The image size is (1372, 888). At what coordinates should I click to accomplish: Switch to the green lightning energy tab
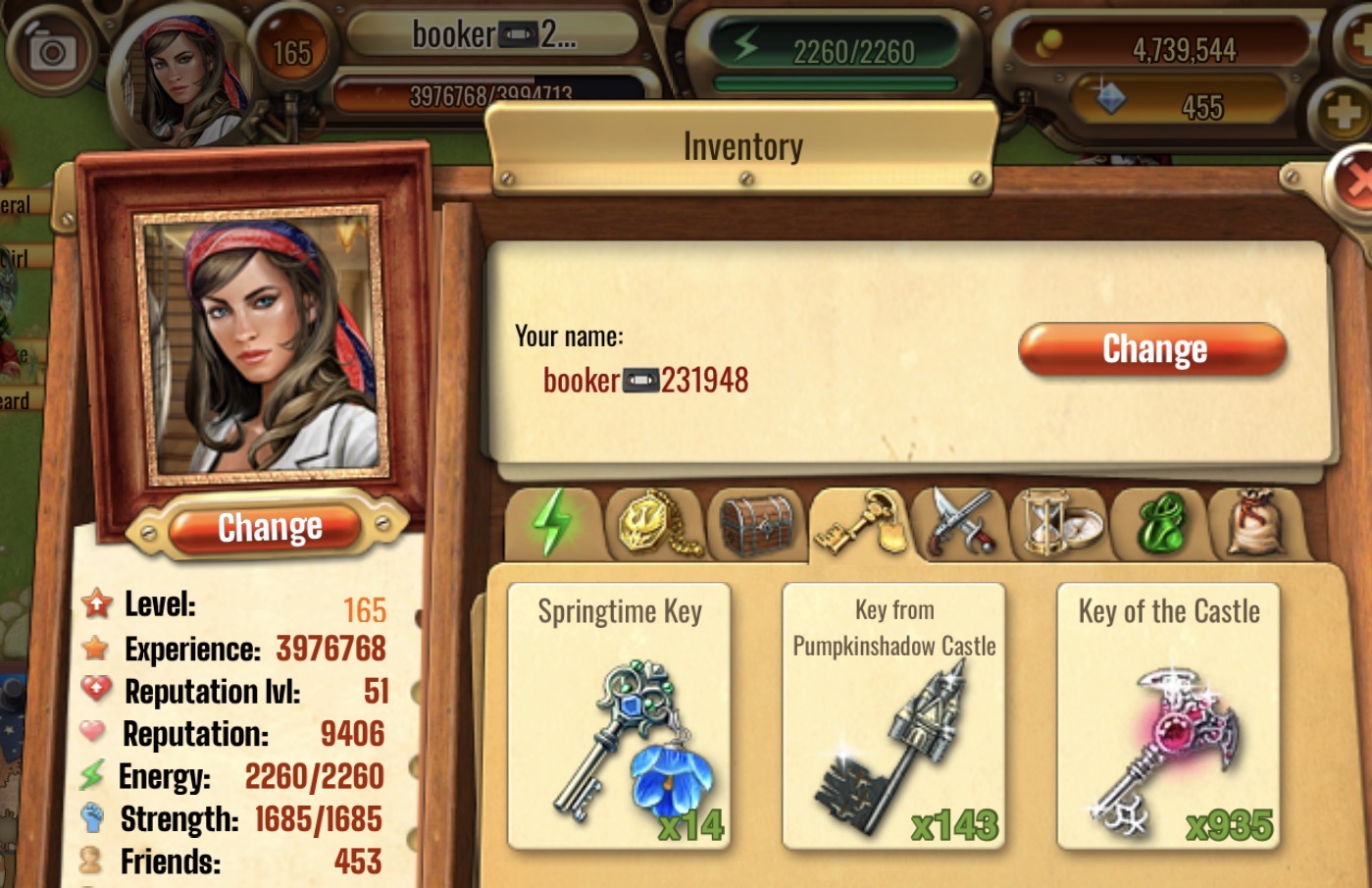(553, 523)
